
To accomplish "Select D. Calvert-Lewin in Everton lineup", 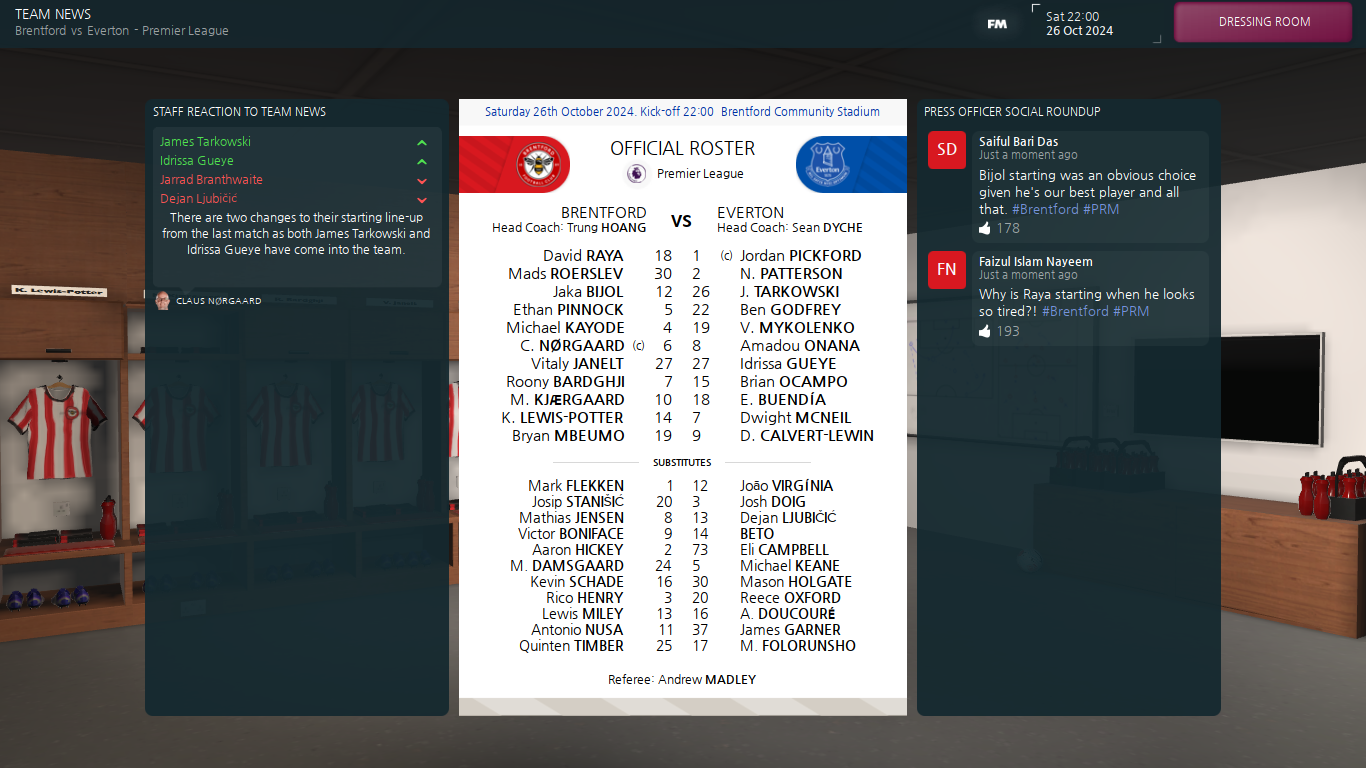I will tap(806, 436).
